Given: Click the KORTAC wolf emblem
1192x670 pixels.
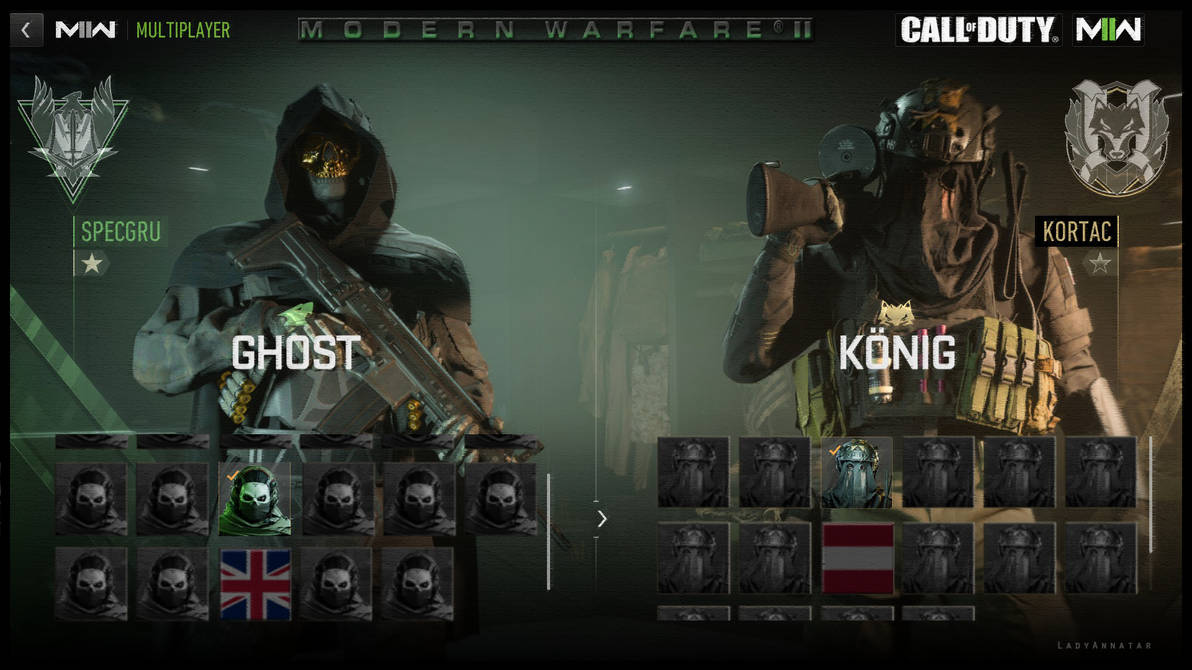Looking at the screenshot, I should tap(1116, 135).
